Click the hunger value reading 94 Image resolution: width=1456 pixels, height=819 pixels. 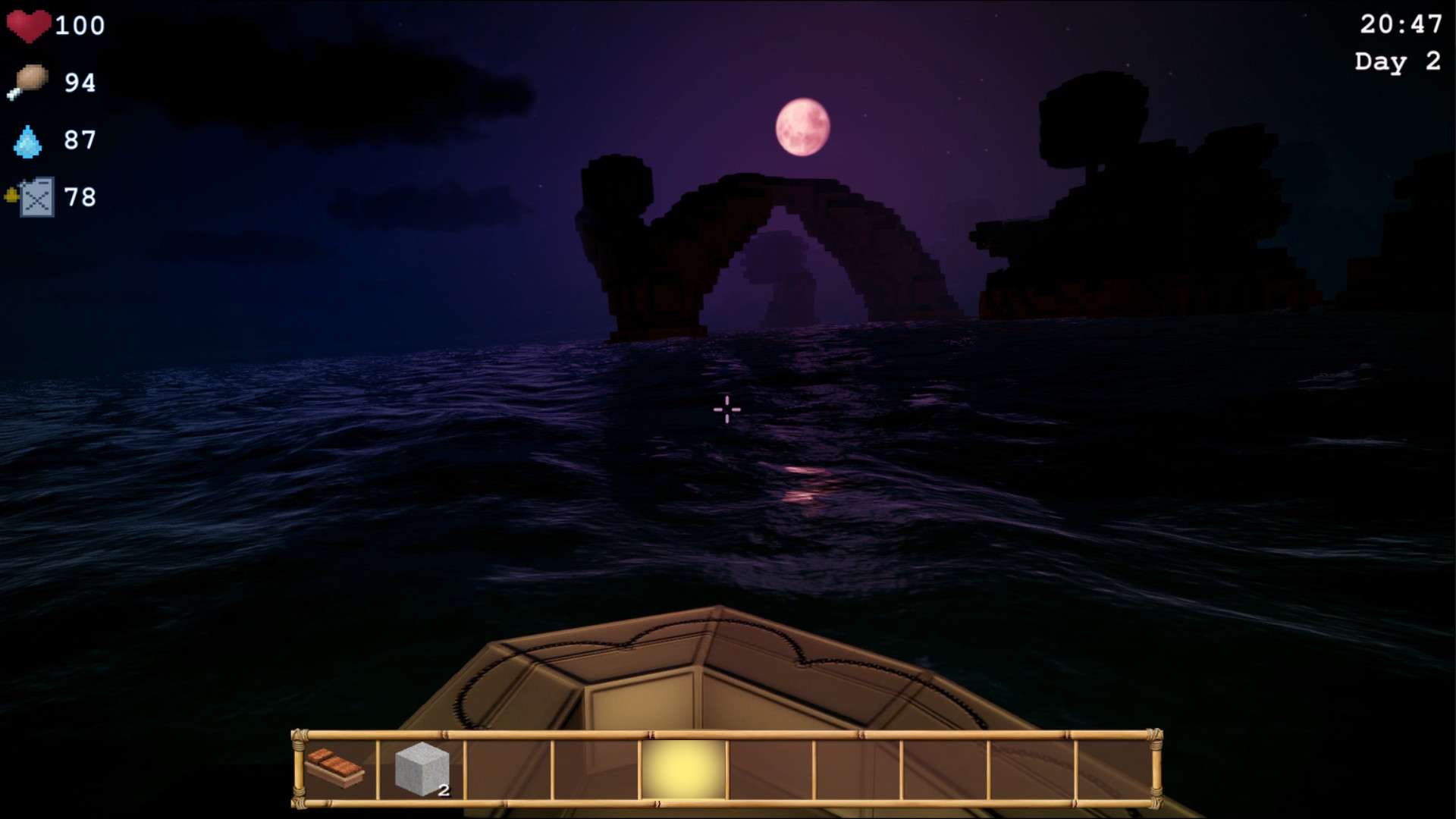[80, 83]
